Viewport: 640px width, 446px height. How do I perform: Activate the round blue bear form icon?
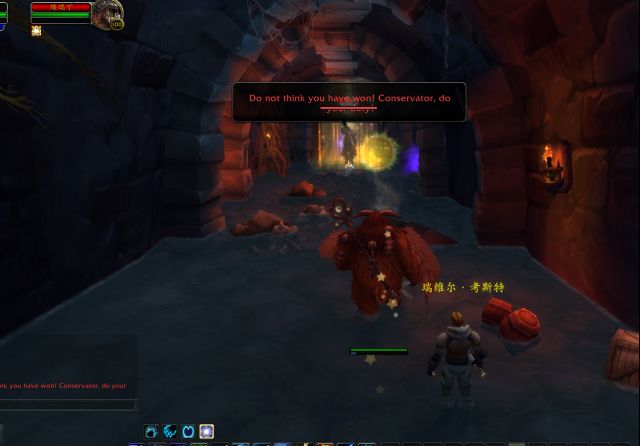pyautogui.click(x=188, y=432)
